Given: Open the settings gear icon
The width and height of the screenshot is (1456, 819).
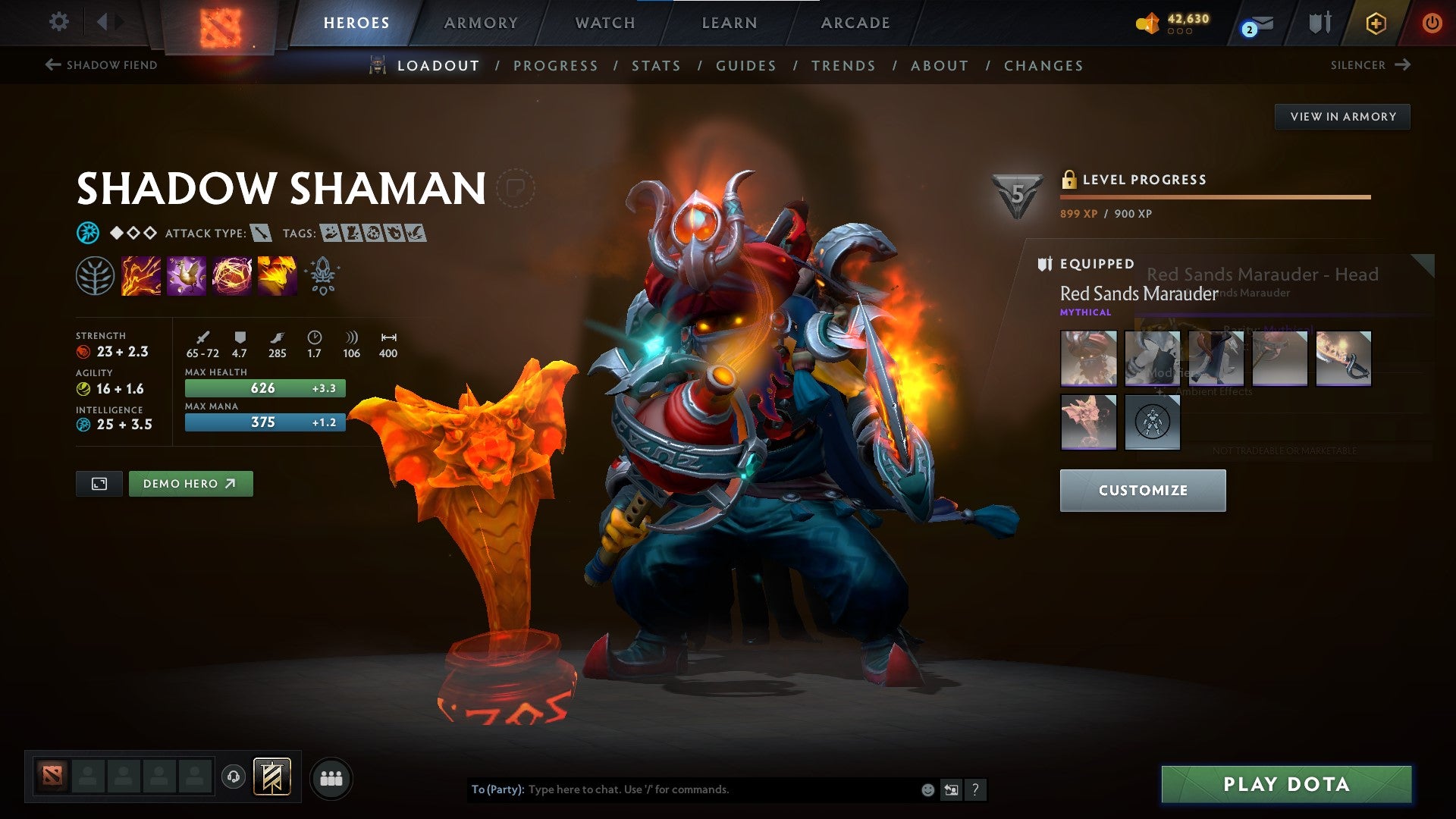Looking at the screenshot, I should 58,22.
